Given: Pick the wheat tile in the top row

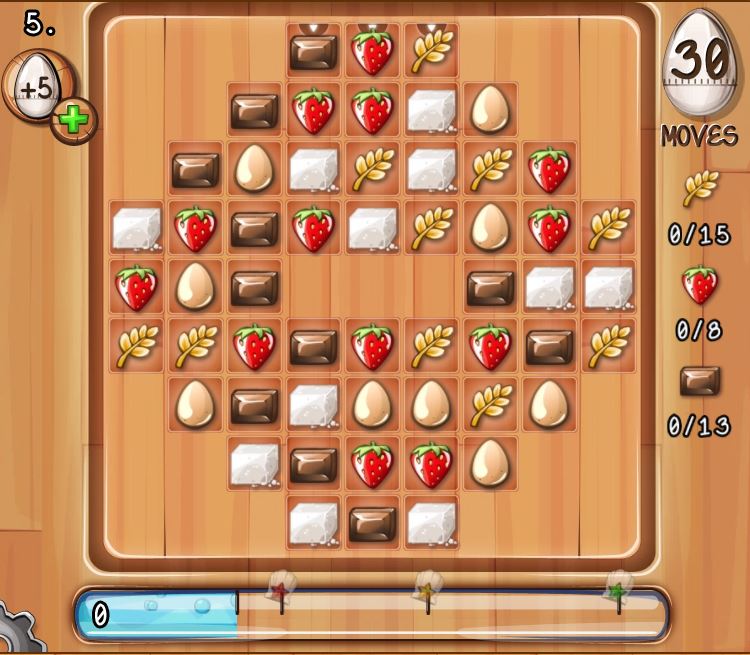Looking at the screenshot, I should coord(431,52).
